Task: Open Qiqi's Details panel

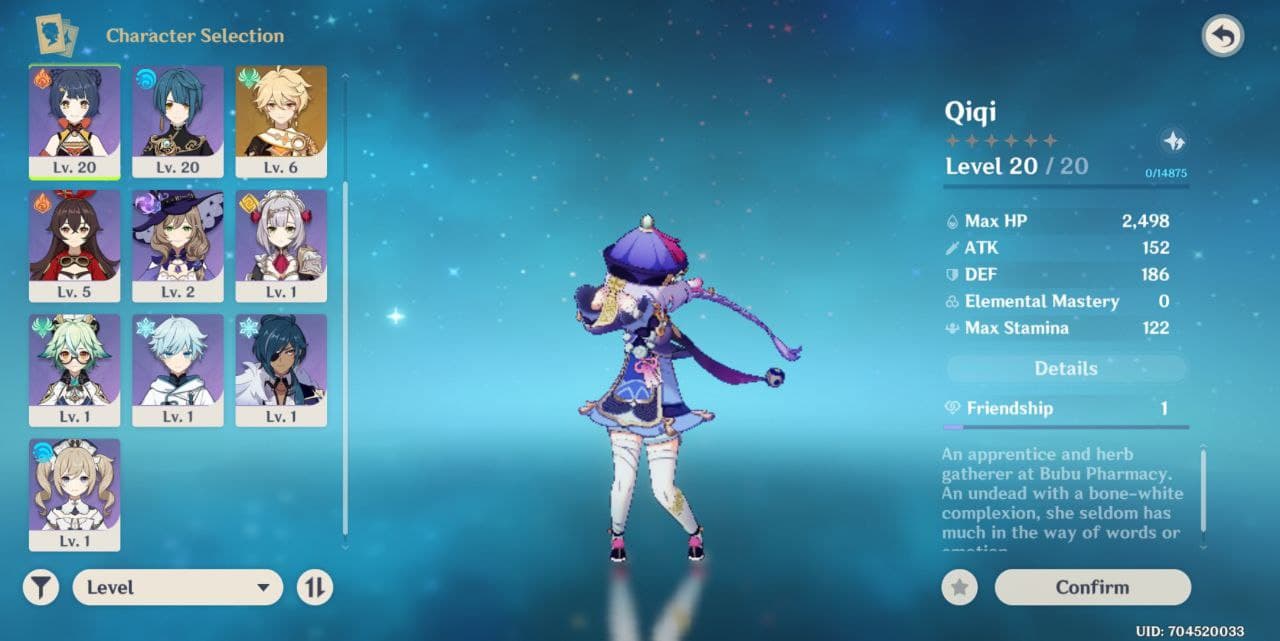Action: point(1066,369)
